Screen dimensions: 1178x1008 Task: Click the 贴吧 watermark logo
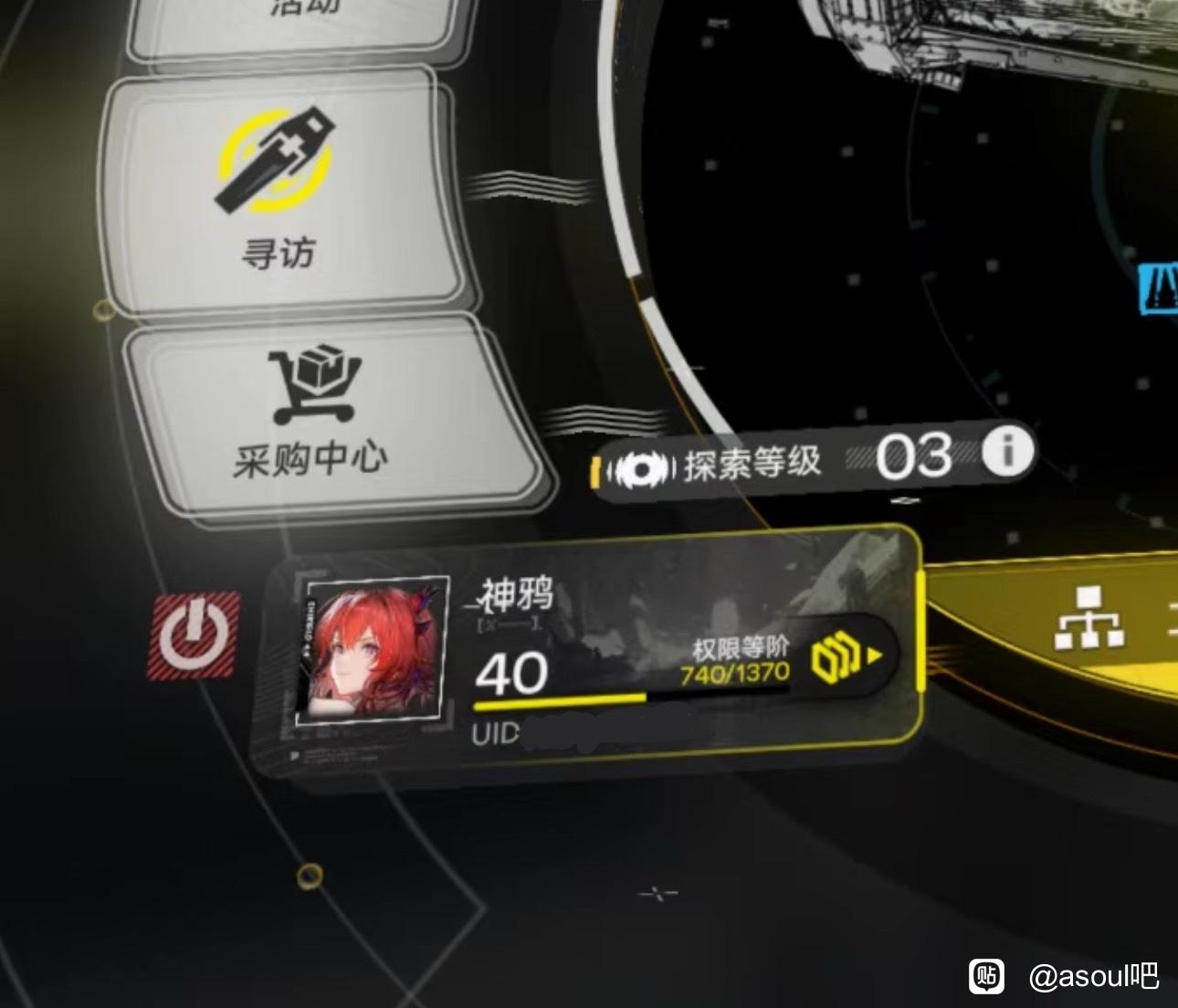tap(986, 975)
